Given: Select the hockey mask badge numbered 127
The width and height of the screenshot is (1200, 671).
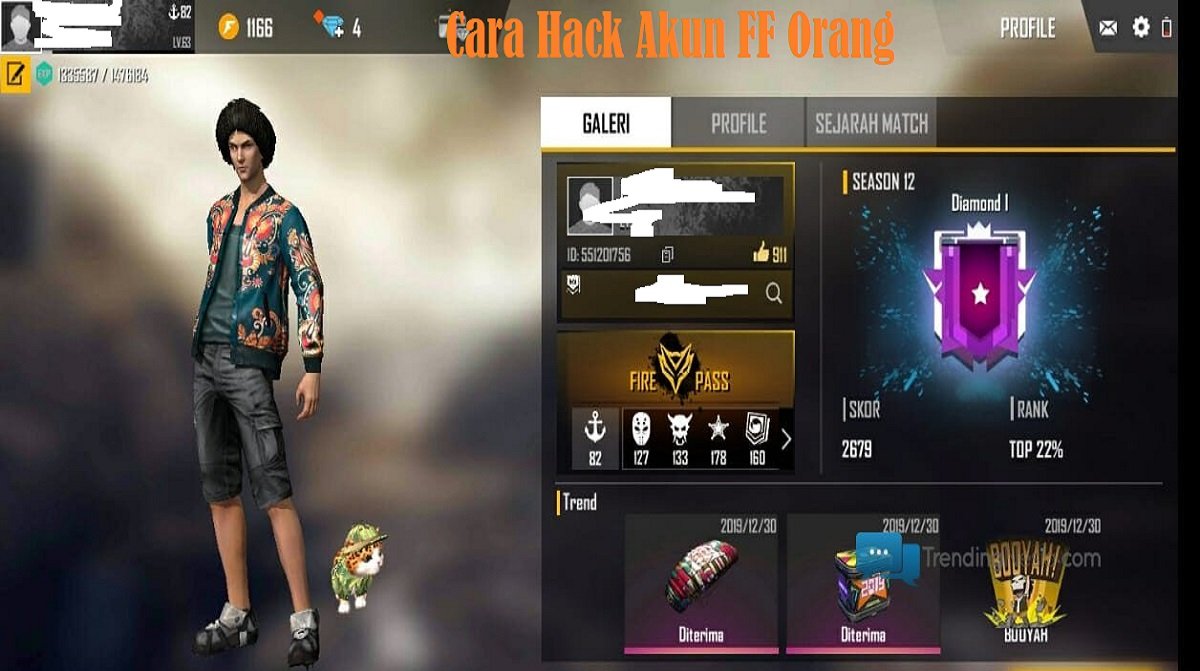Looking at the screenshot, I should (x=641, y=438).
